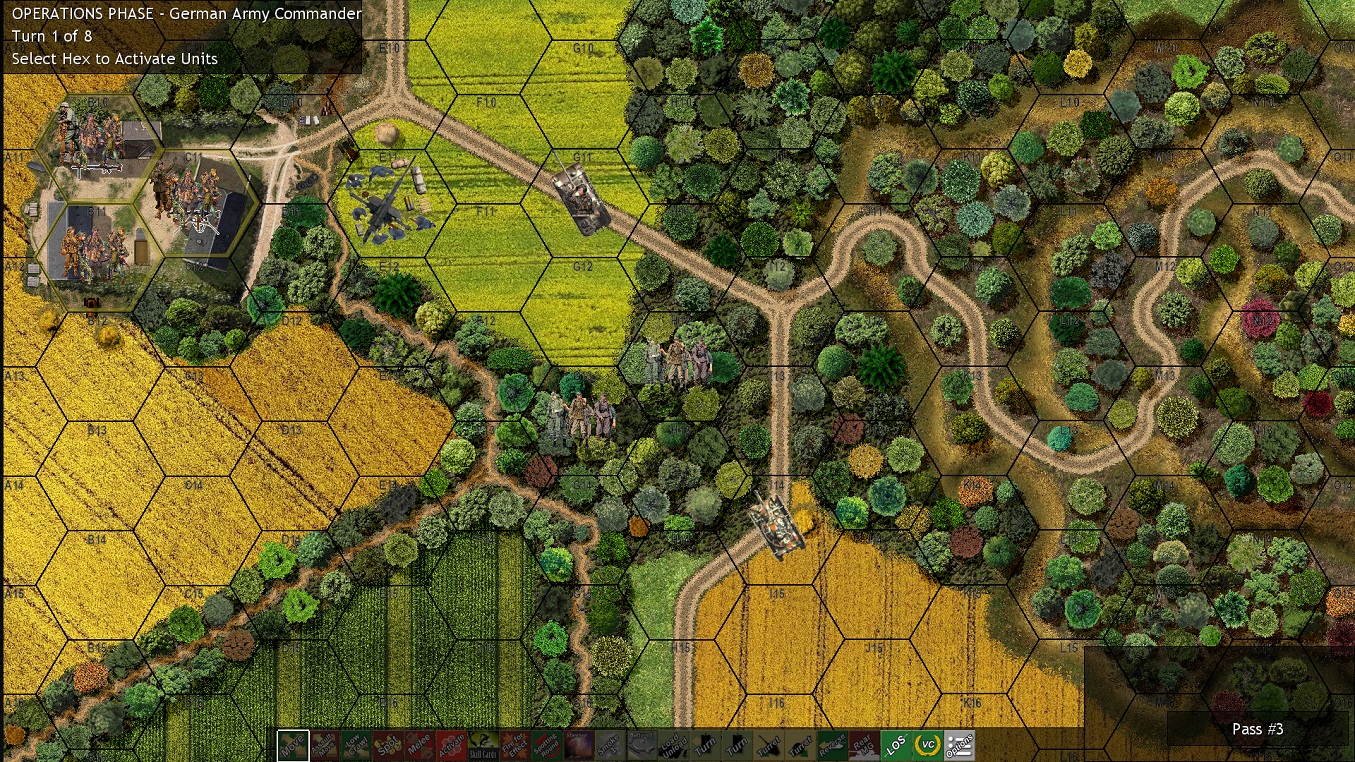The height and width of the screenshot is (762, 1355).
Task: Select the Move command icon
Action: 291,744
